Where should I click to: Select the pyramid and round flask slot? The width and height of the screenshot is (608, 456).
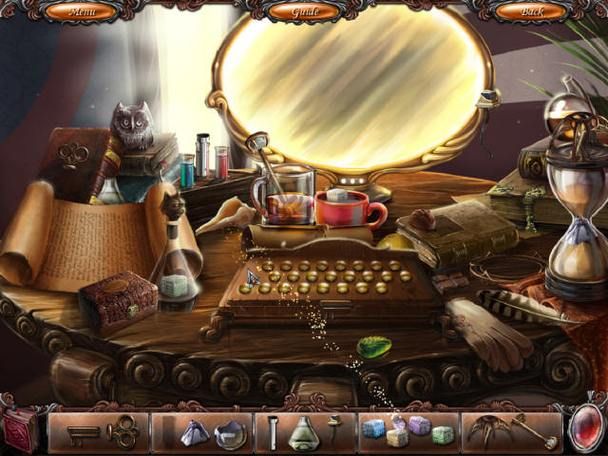202,432
